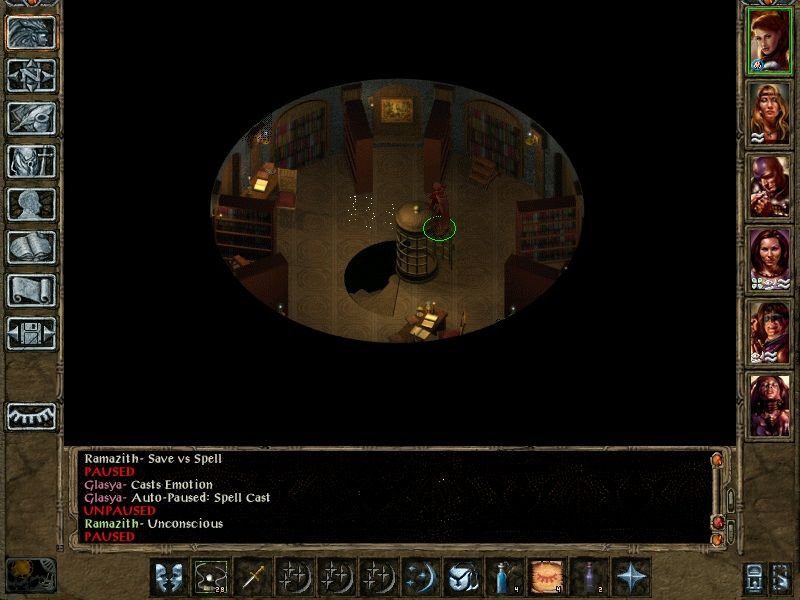The width and height of the screenshot is (800, 600).
Task: Use the scroll quick item slot
Action: coord(543,577)
